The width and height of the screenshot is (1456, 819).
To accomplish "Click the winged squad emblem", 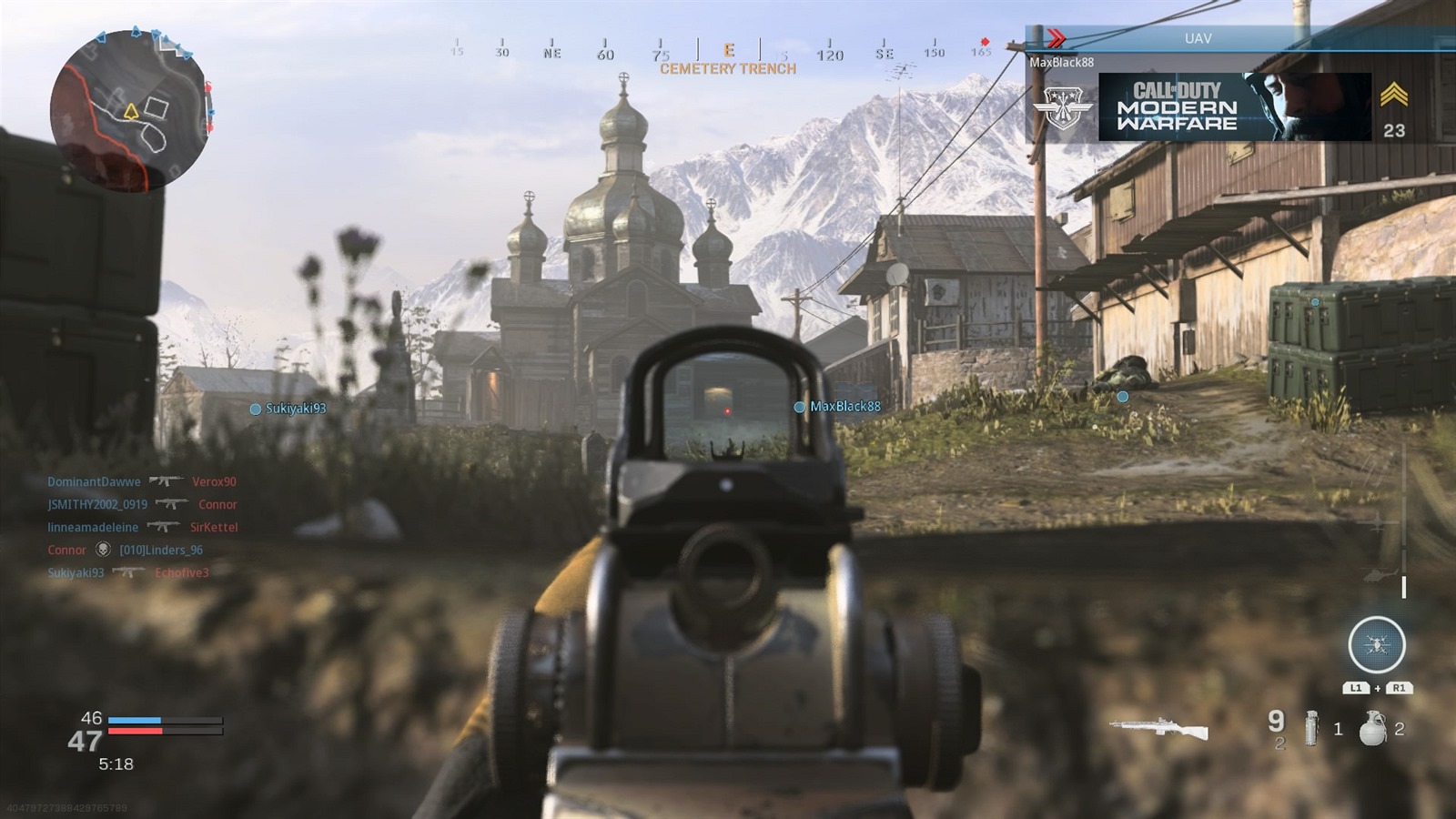I will 1061,107.
